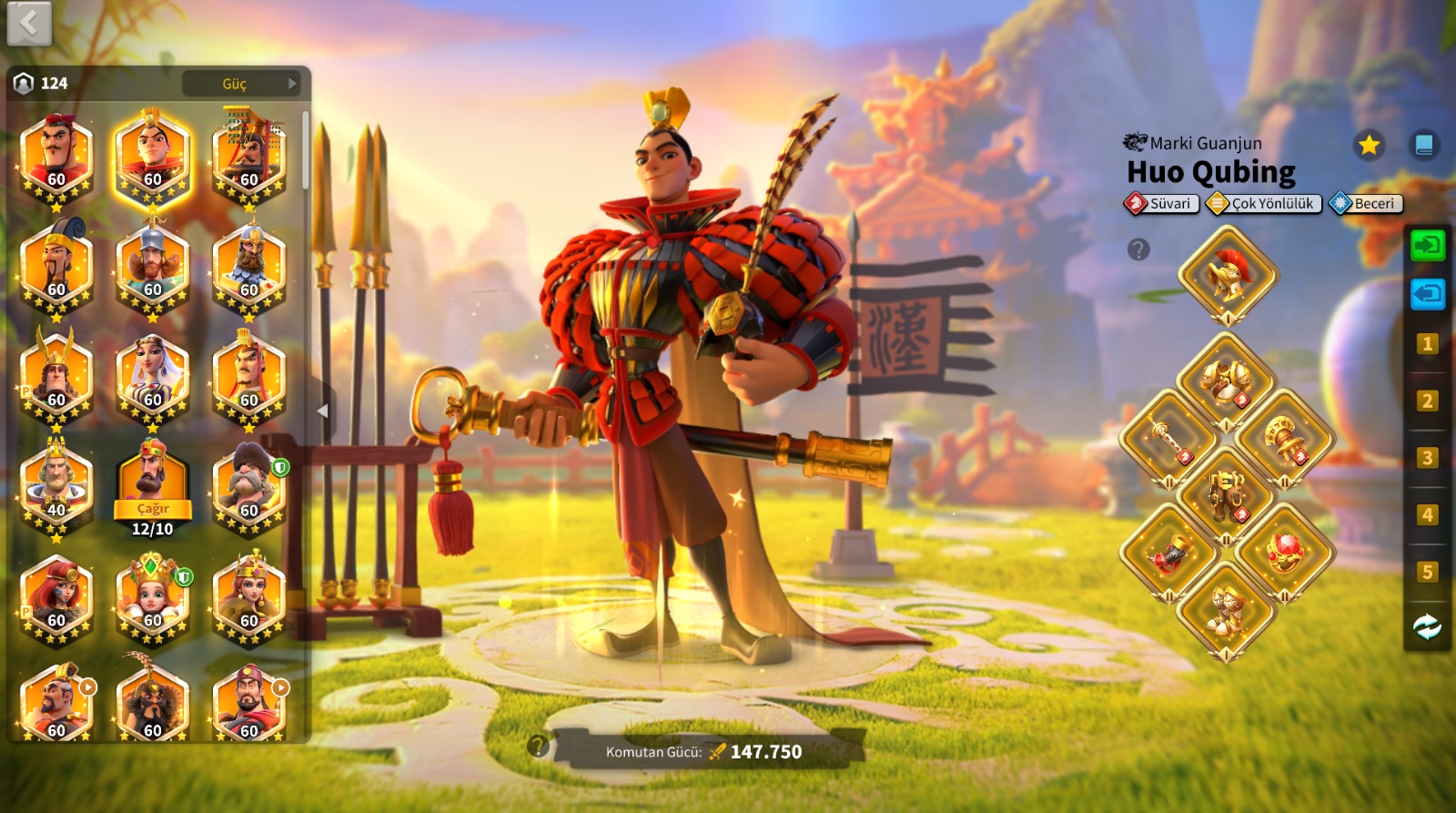Toggle the gold star favorite button
Screen dimensions: 1456x813
click(x=1368, y=145)
